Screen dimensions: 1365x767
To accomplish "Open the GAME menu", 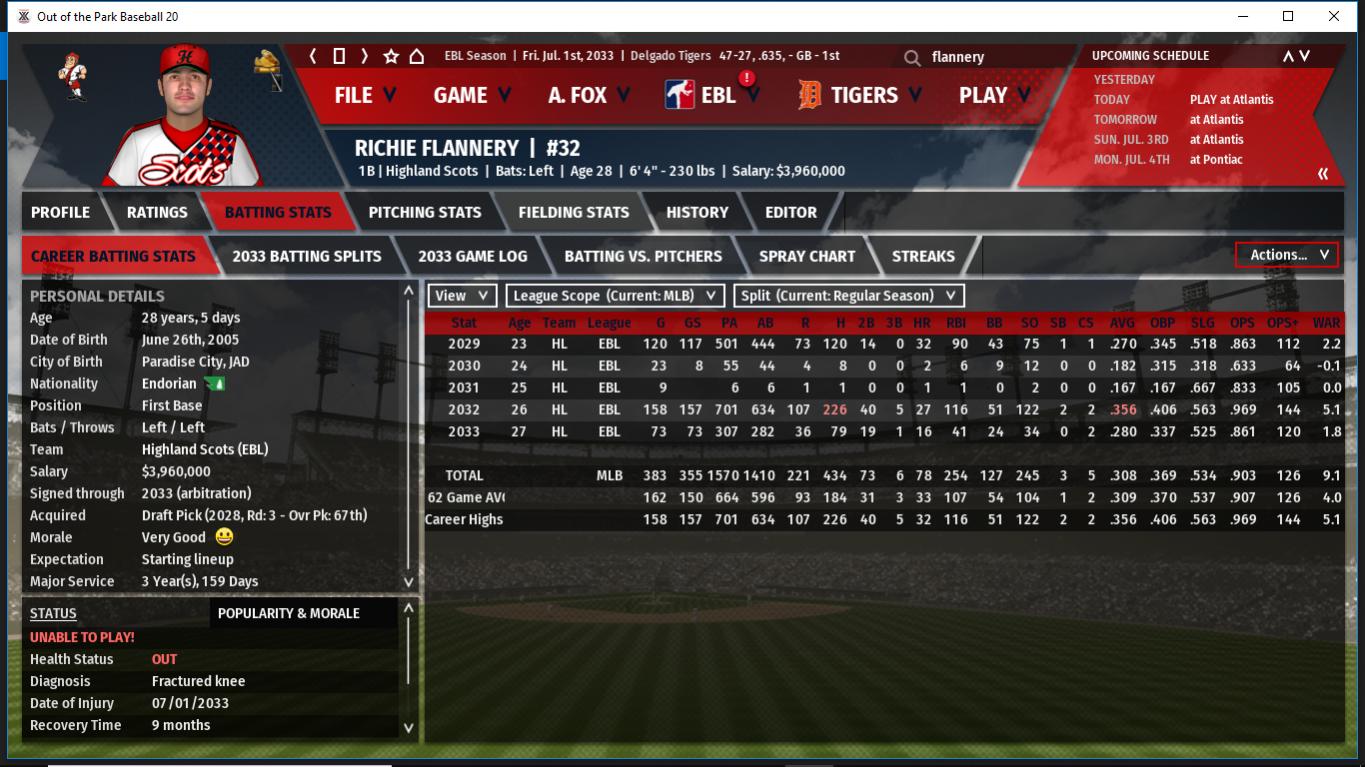I will (471, 95).
